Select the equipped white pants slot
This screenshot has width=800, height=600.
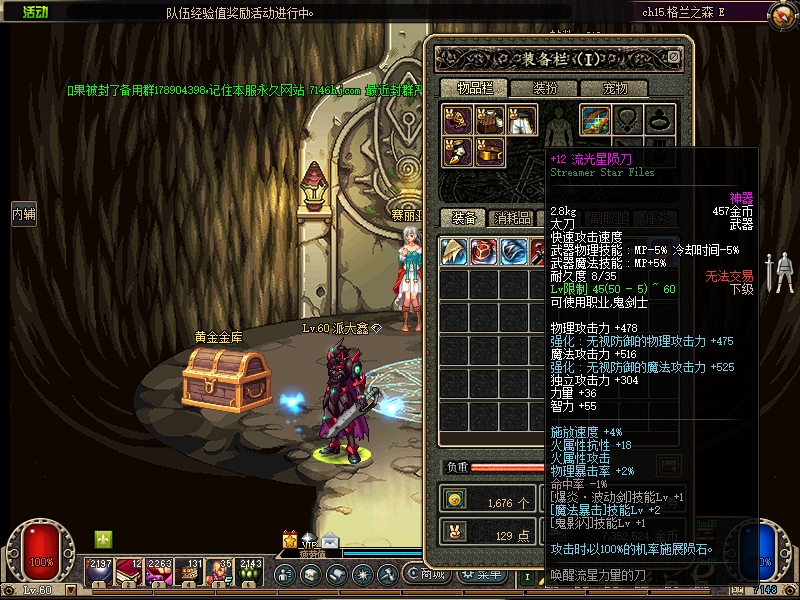521,121
